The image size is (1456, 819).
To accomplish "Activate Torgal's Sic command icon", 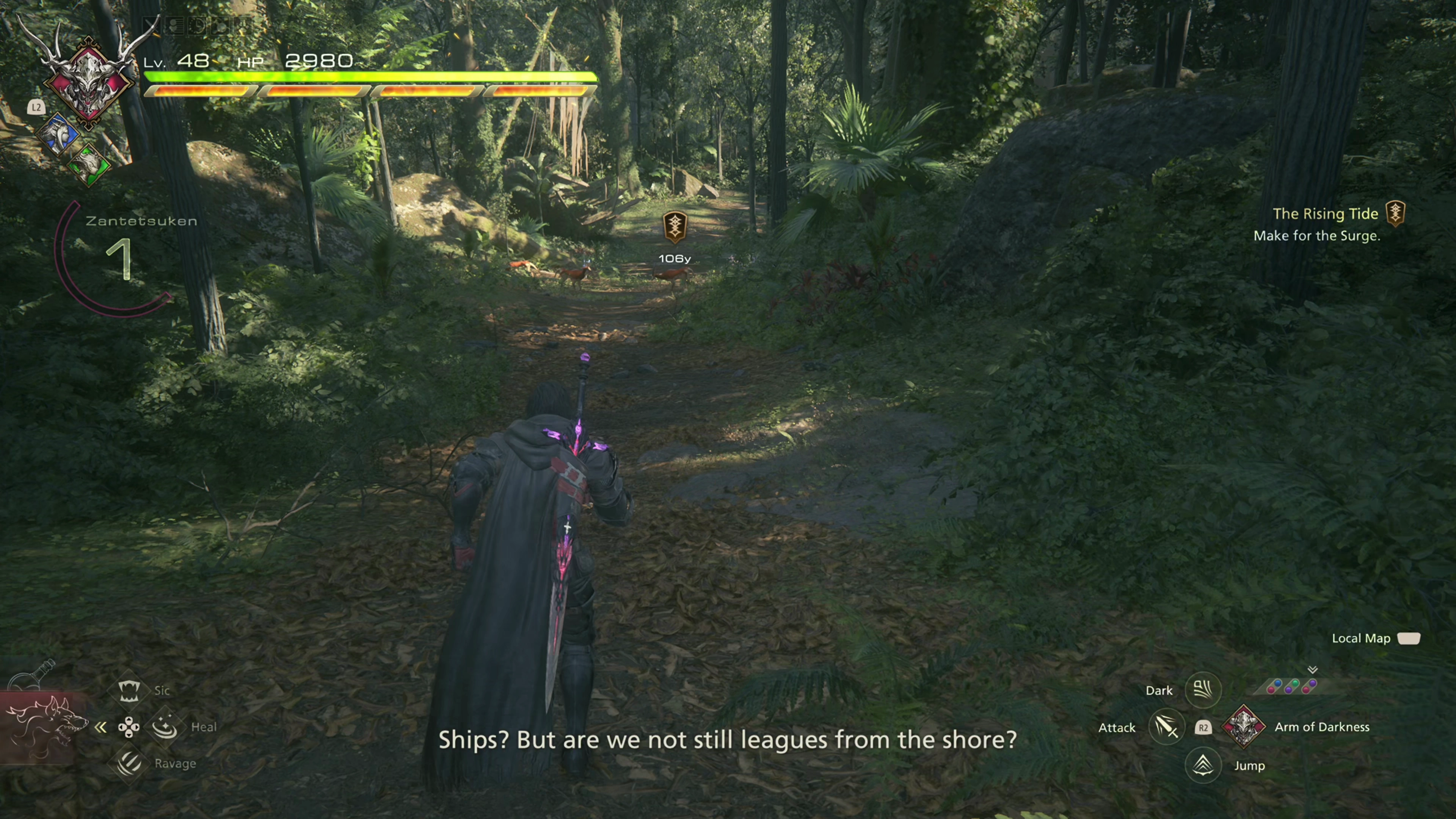I will point(129,690).
